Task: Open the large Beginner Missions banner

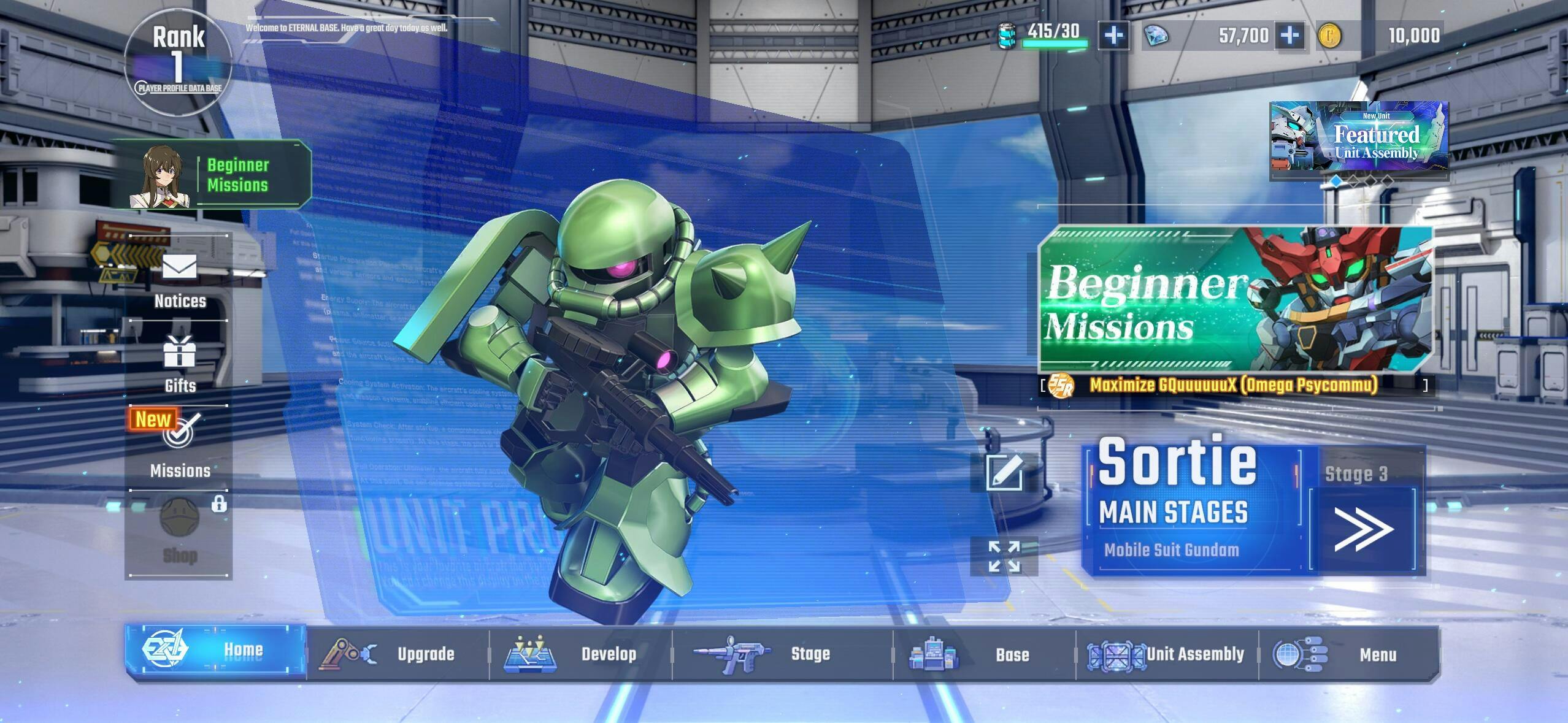Action: (1236, 299)
